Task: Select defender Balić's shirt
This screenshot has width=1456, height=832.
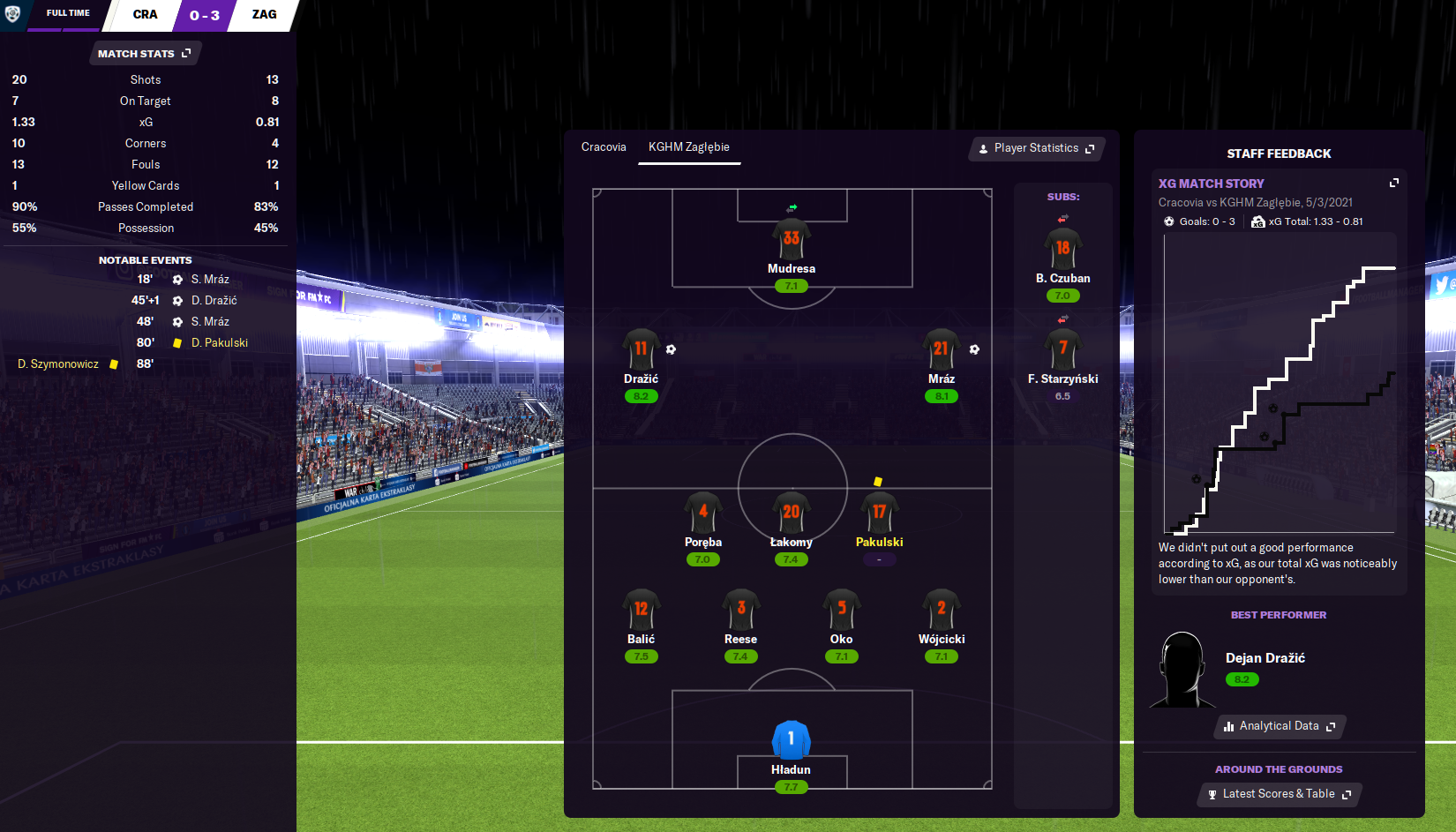Action: tap(641, 610)
